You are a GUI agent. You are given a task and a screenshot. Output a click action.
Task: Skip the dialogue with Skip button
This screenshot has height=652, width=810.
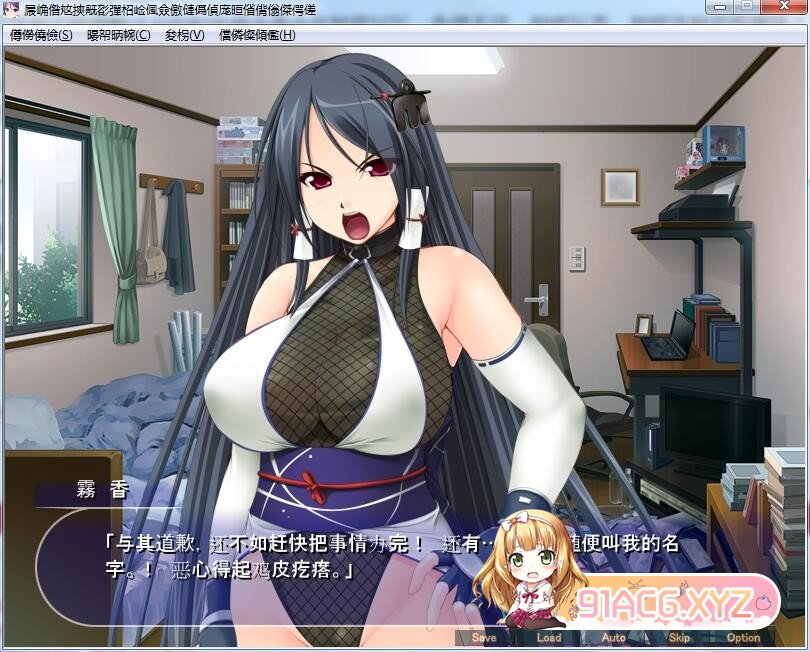(679, 637)
